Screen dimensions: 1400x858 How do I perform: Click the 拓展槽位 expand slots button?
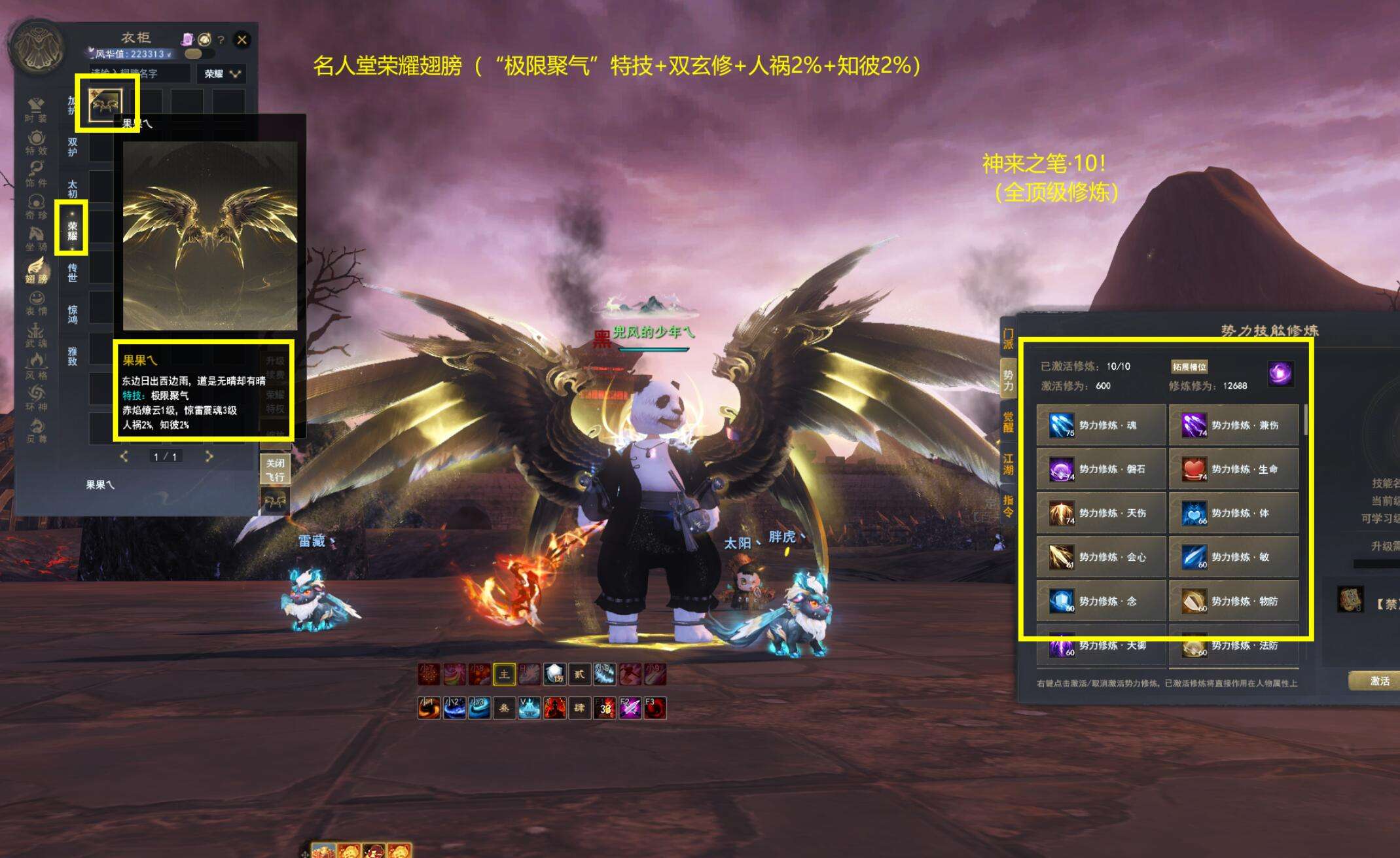[x=1189, y=366]
